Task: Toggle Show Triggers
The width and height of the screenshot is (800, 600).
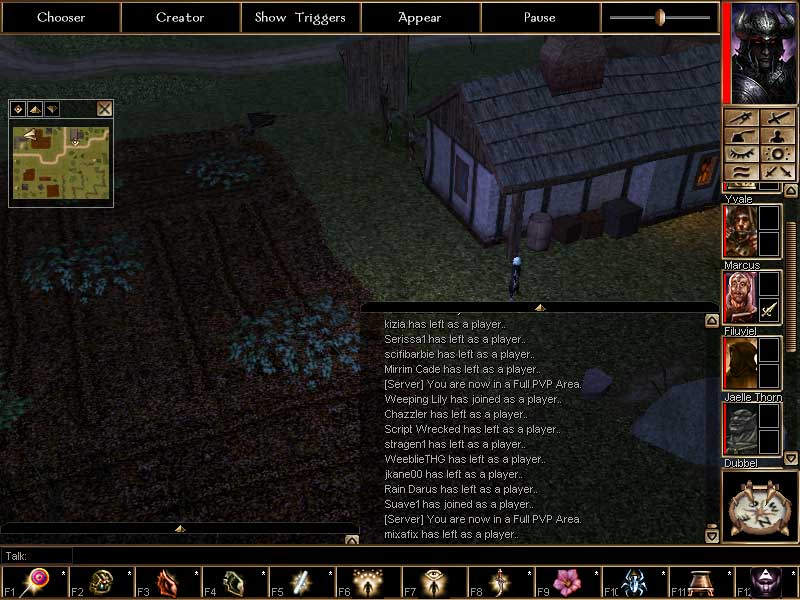Action: point(300,17)
